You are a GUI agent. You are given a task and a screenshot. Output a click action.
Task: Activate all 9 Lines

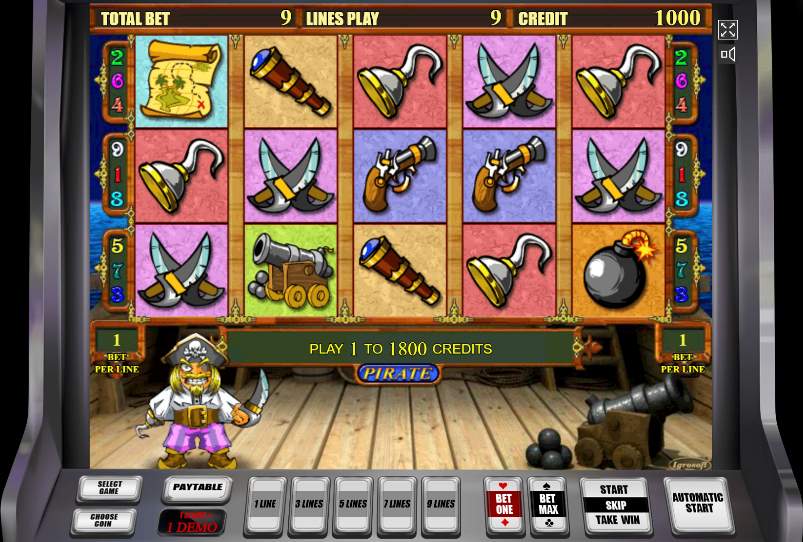(441, 504)
